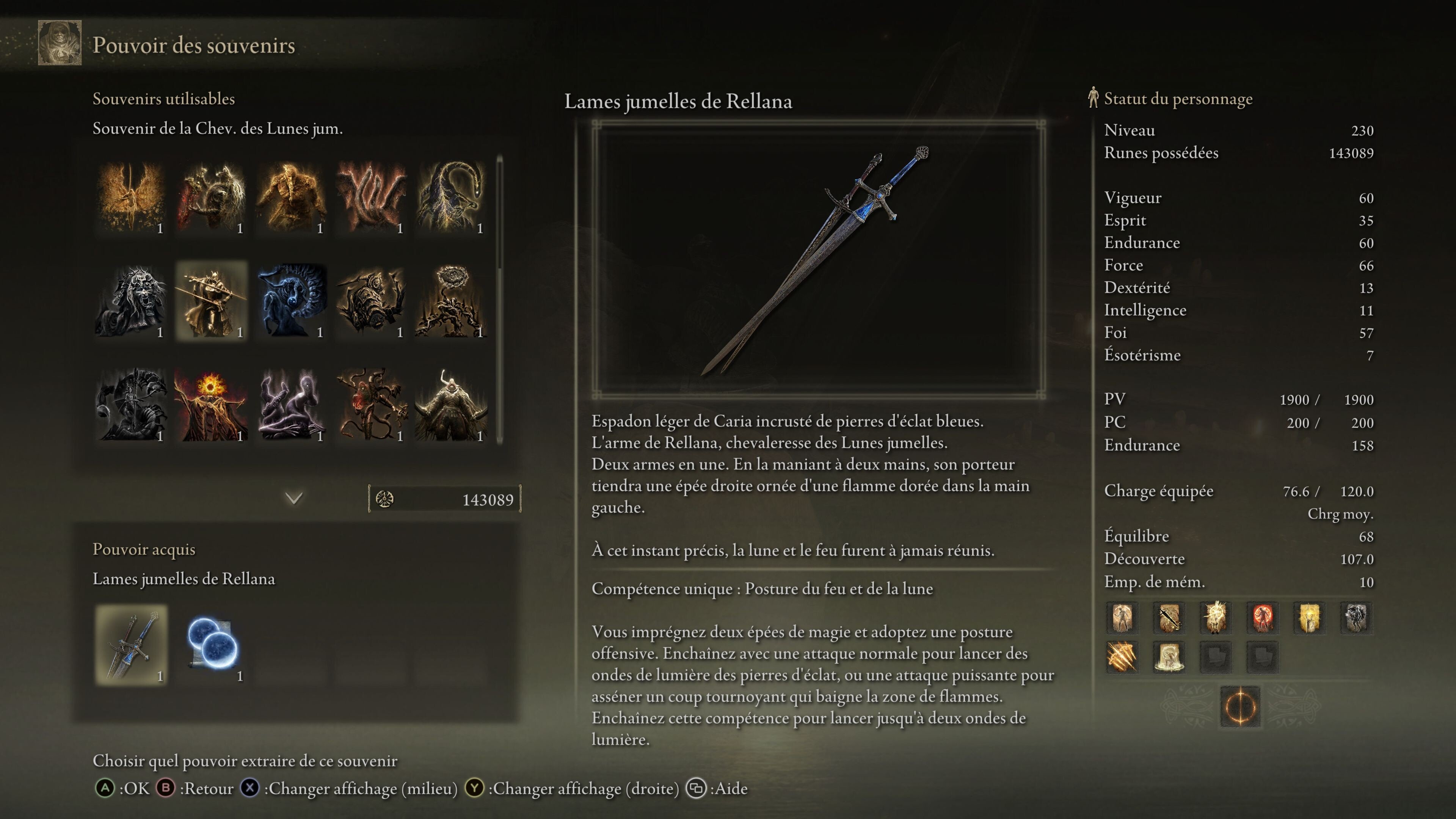
Task: Select the blue horseback rider remembrance
Action: [x=292, y=301]
